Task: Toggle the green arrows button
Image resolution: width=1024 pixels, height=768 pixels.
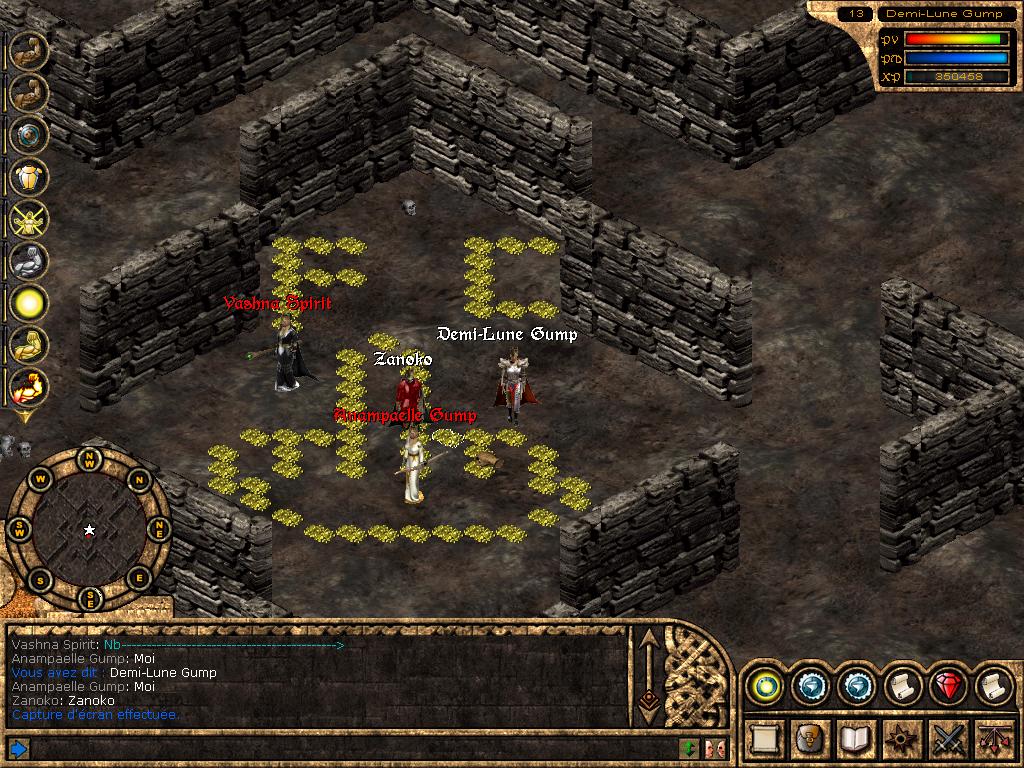Action: pos(689,748)
